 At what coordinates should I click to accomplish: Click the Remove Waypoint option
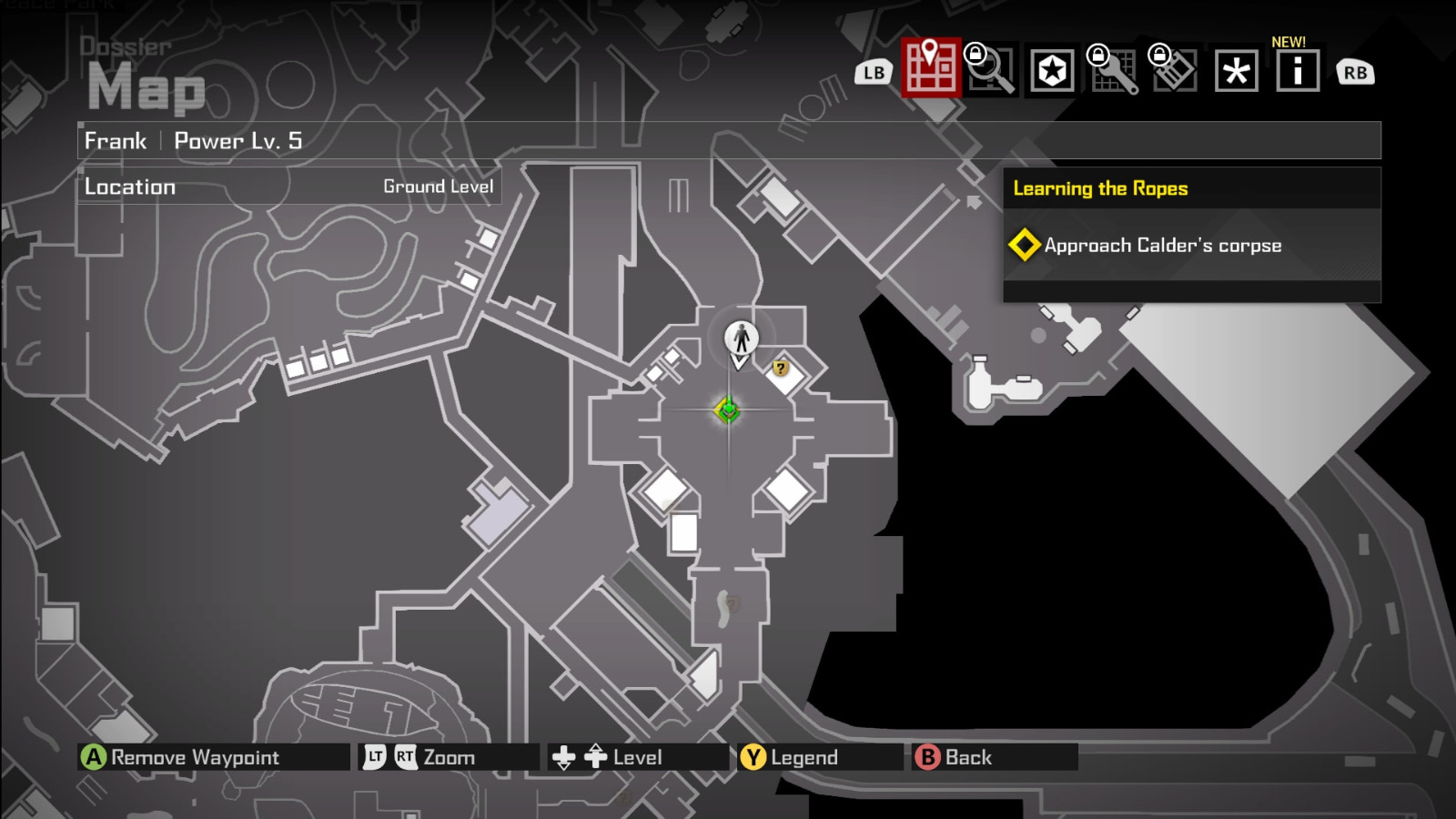point(194,757)
